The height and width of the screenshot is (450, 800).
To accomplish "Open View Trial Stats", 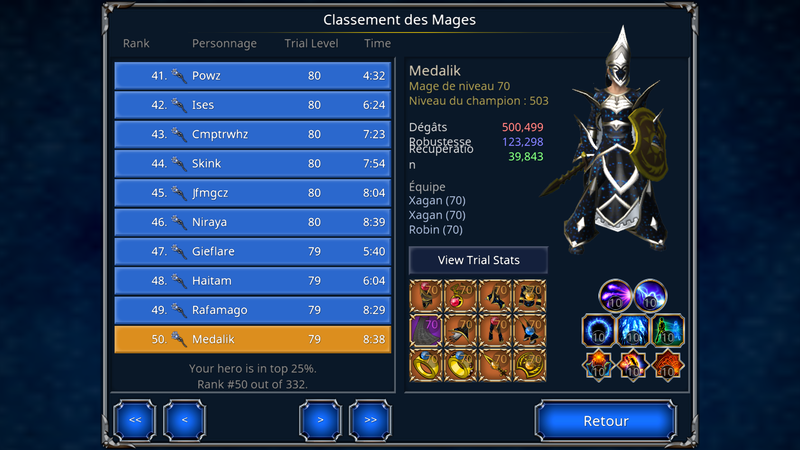I will (478, 260).
